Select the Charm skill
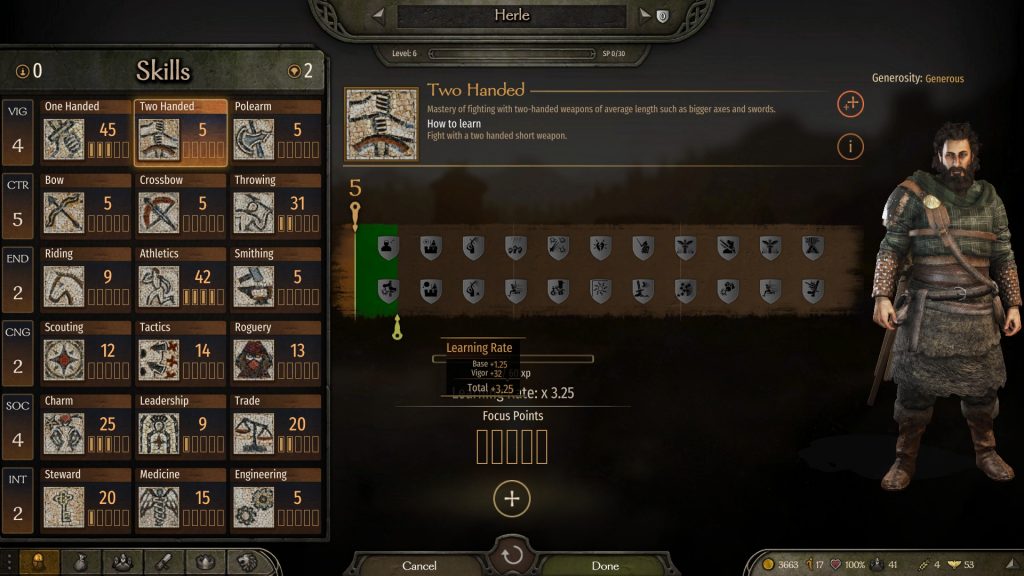The width and height of the screenshot is (1024, 576). (86, 429)
